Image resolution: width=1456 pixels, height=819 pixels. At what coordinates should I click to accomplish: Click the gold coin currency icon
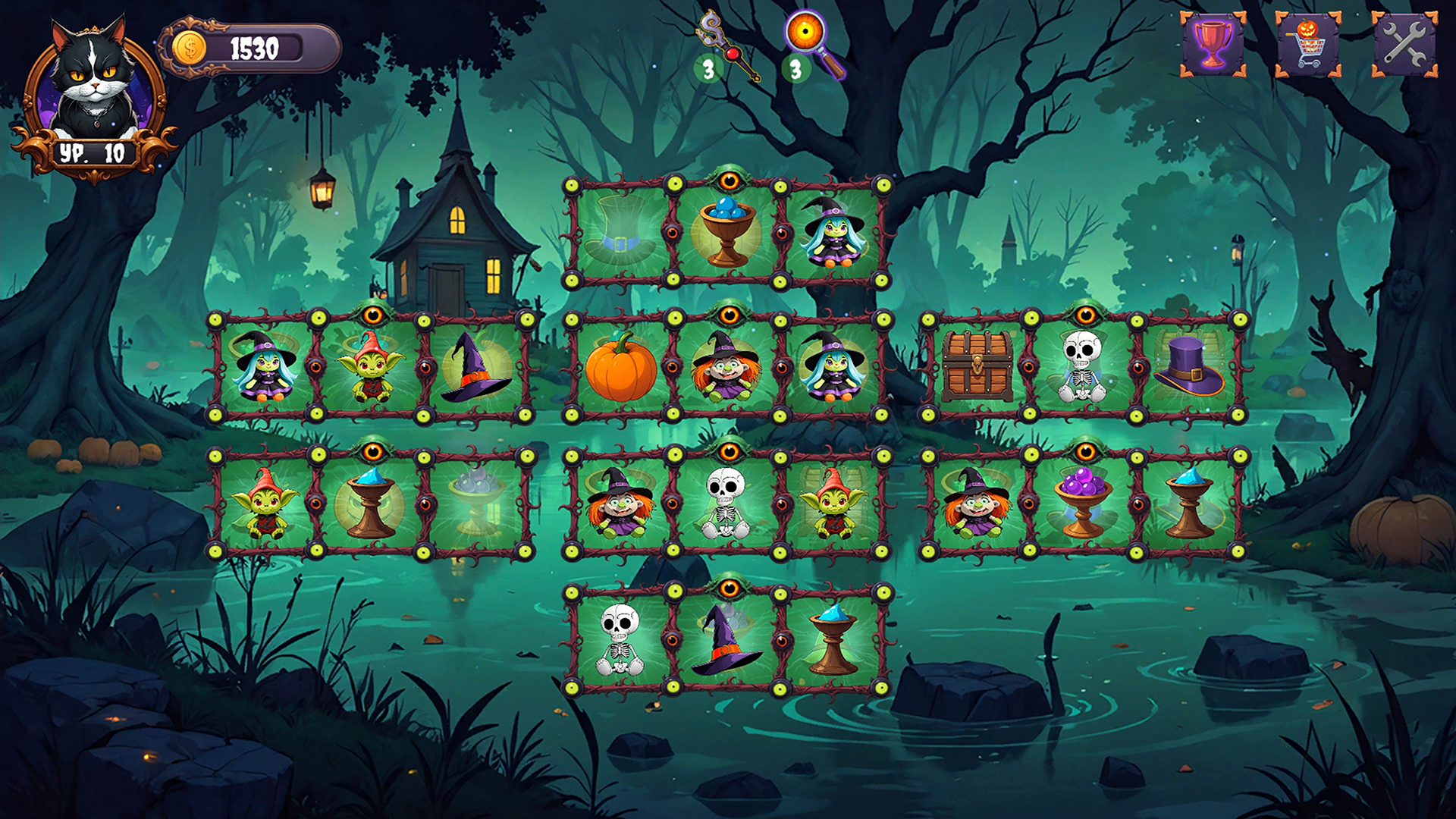pyautogui.click(x=191, y=47)
